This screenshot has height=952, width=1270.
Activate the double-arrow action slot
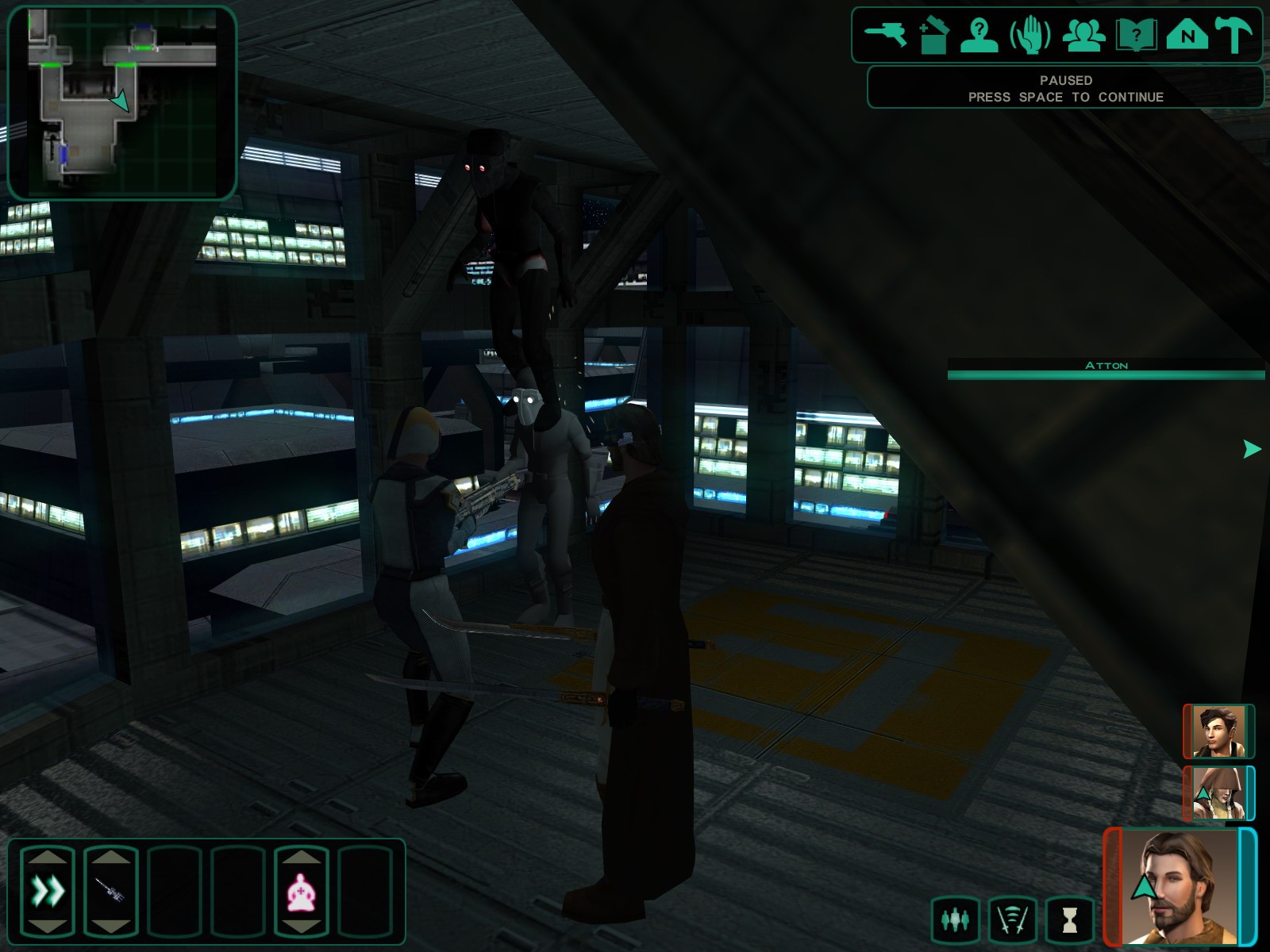click(48, 892)
